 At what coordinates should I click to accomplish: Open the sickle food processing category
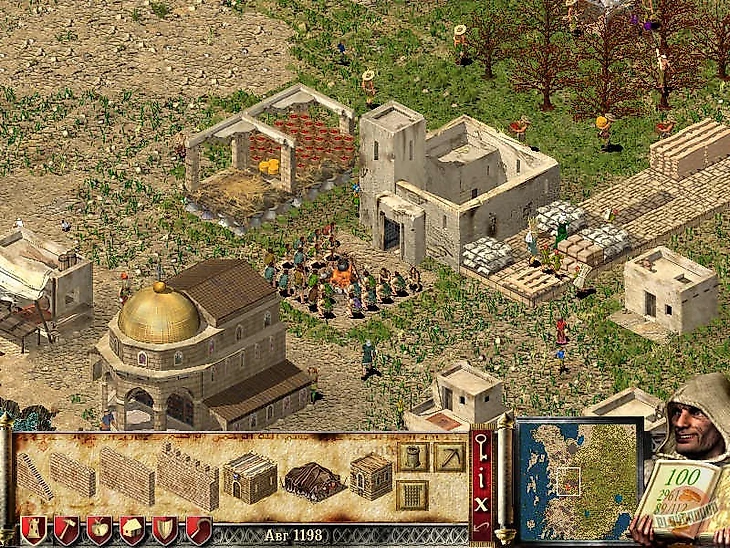point(198,530)
